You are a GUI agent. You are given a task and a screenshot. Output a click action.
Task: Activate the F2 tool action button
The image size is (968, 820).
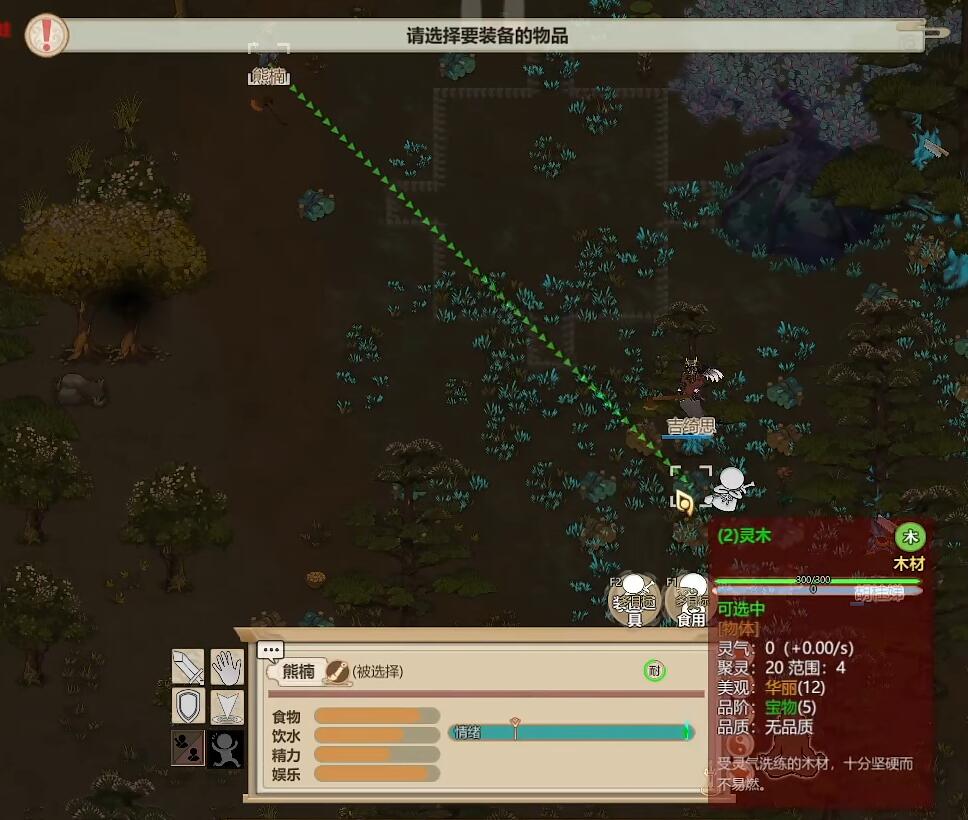pyautogui.click(x=633, y=602)
